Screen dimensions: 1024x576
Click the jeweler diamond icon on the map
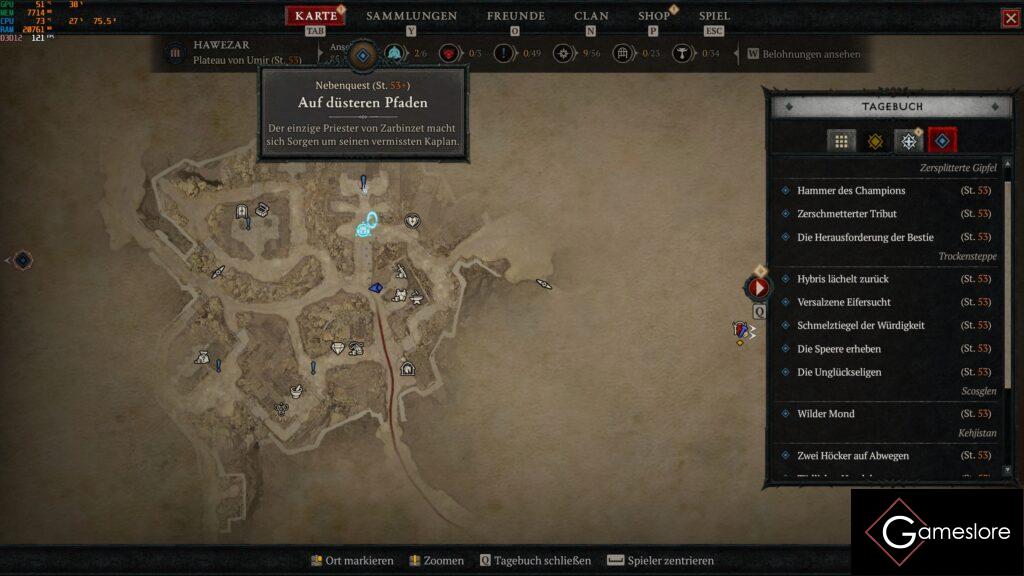338,348
